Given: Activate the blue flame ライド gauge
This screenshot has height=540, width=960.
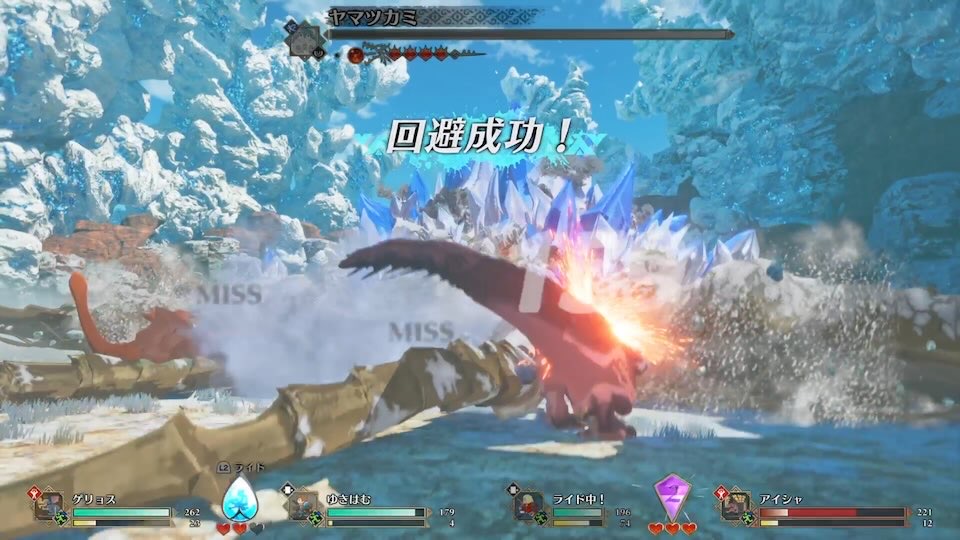Looking at the screenshot, I should point(238,497).
